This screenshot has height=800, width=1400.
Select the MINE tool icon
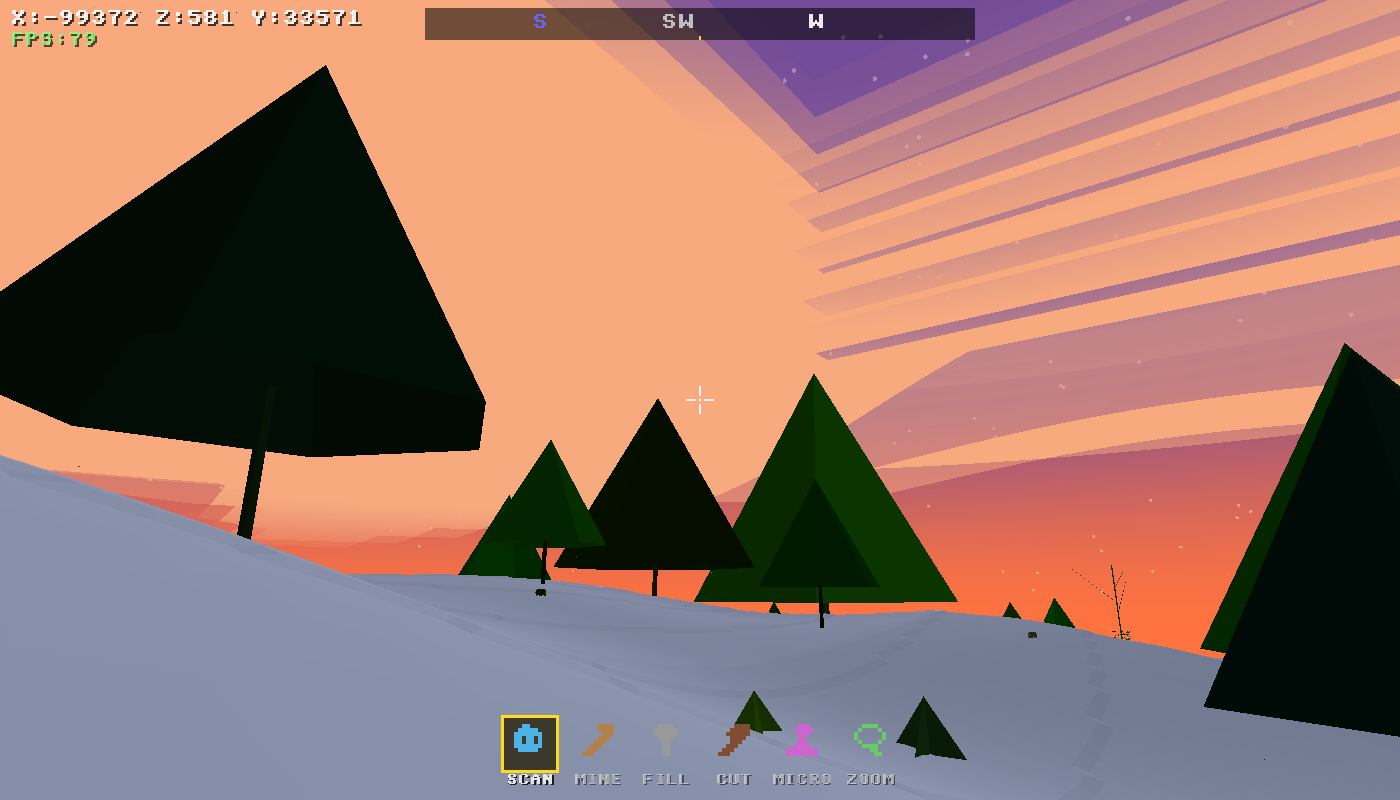(x=597, y=740)
